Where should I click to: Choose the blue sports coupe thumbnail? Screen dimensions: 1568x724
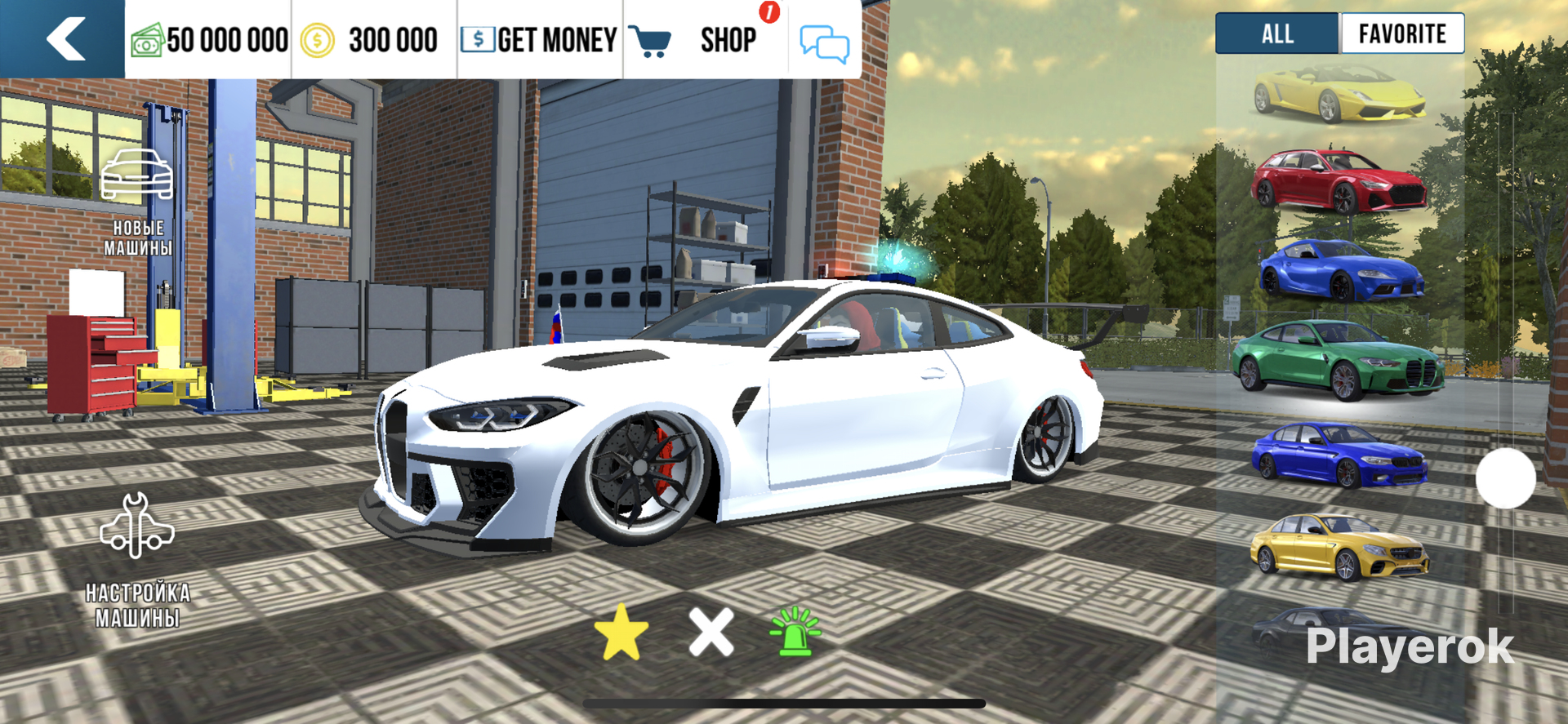click(1341, 271)
